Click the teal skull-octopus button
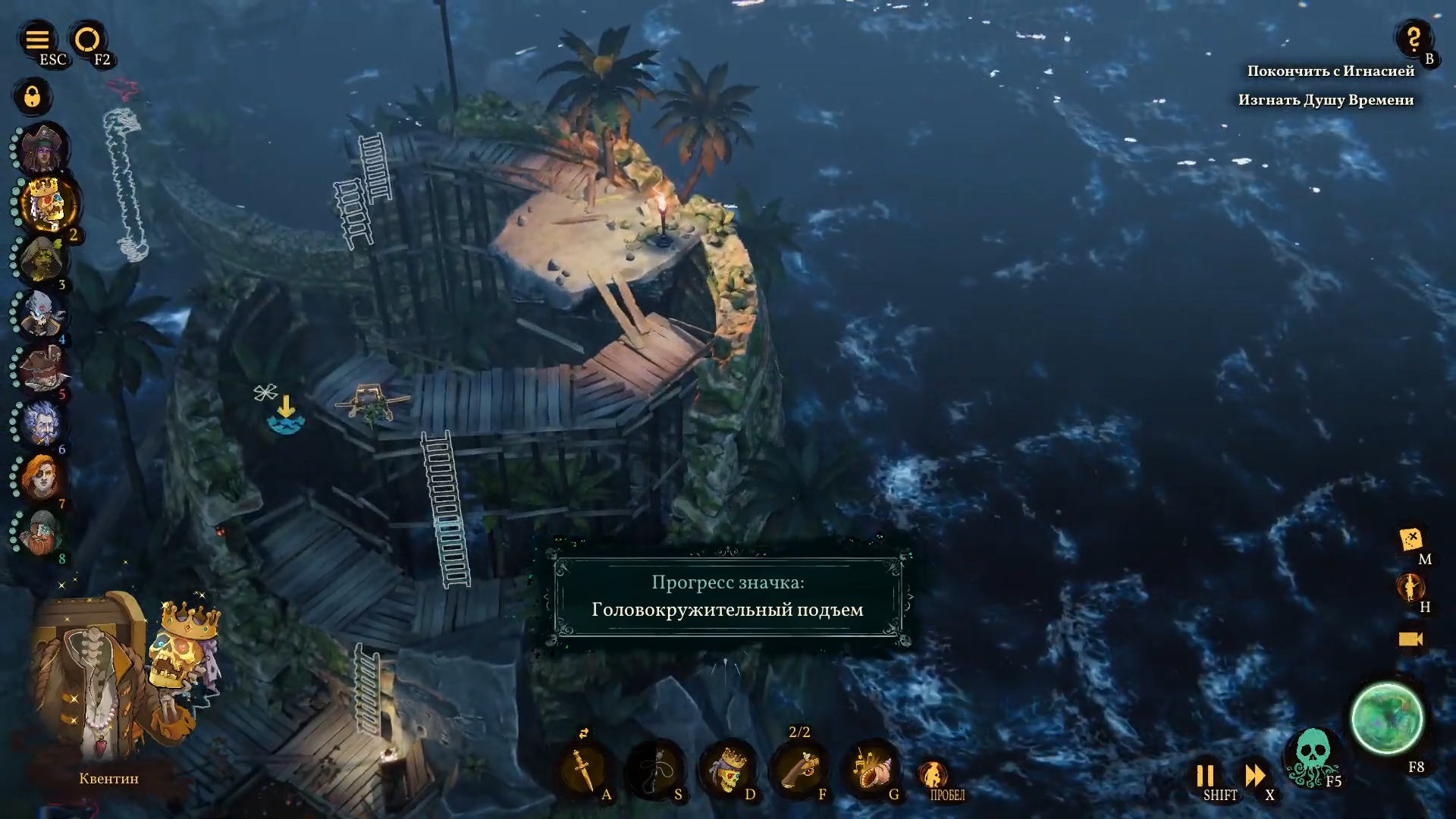This screenshot has width=1456, height=819. coord(1313,755)
